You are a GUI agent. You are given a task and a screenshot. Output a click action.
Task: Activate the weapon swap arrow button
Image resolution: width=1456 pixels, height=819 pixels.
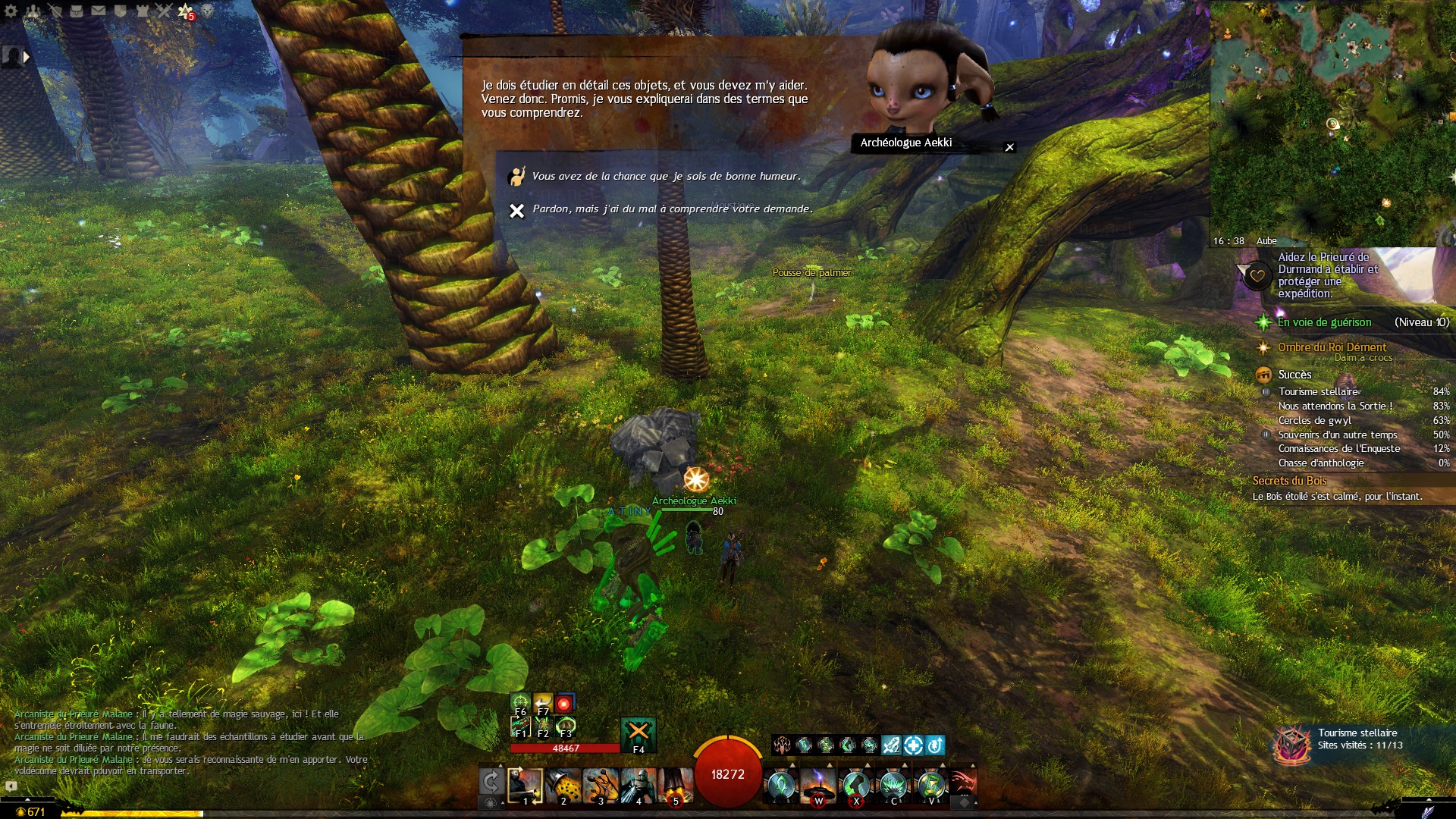click(x=491, y=782)
